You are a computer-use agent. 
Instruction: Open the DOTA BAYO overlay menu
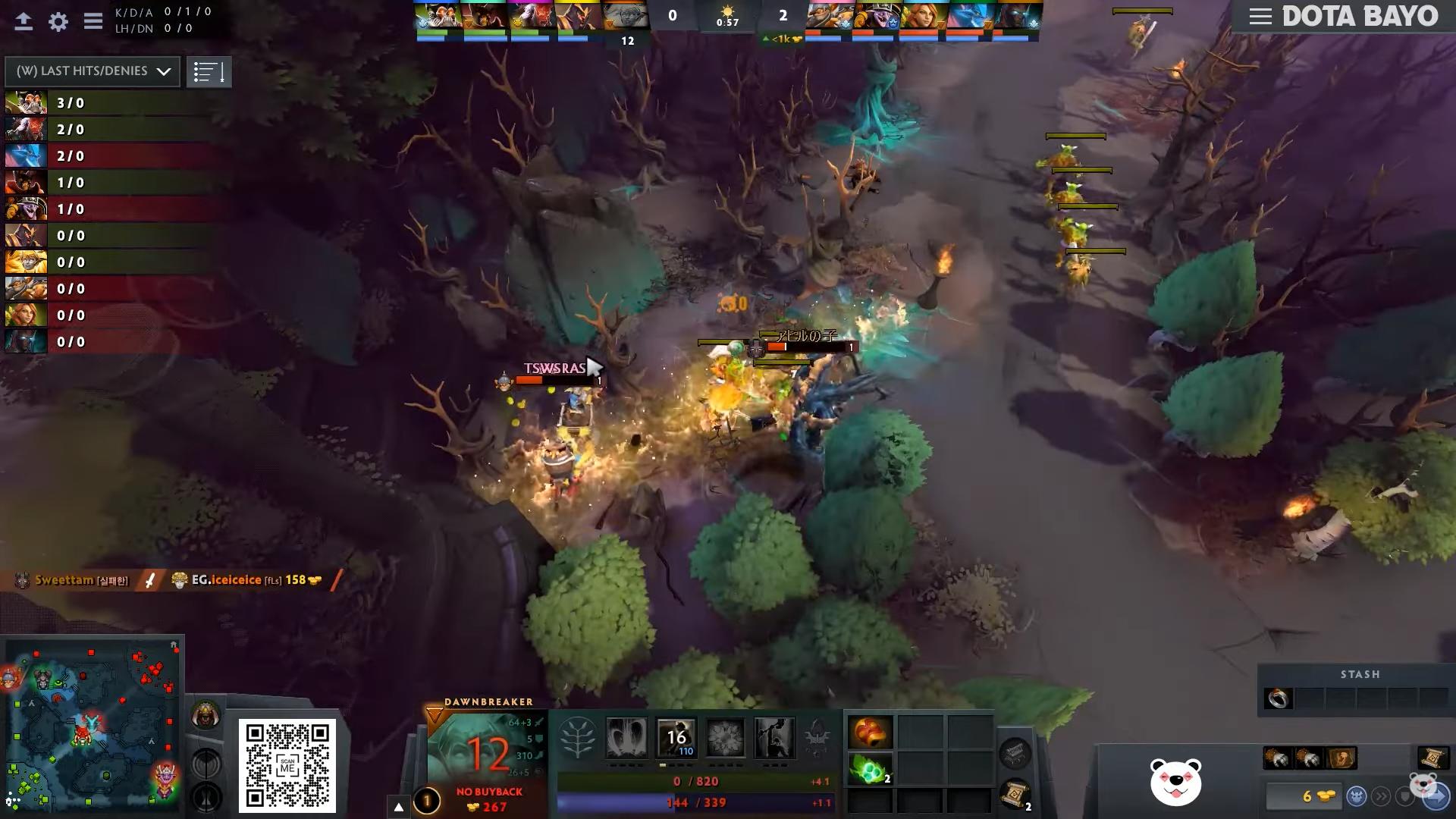1260,17
